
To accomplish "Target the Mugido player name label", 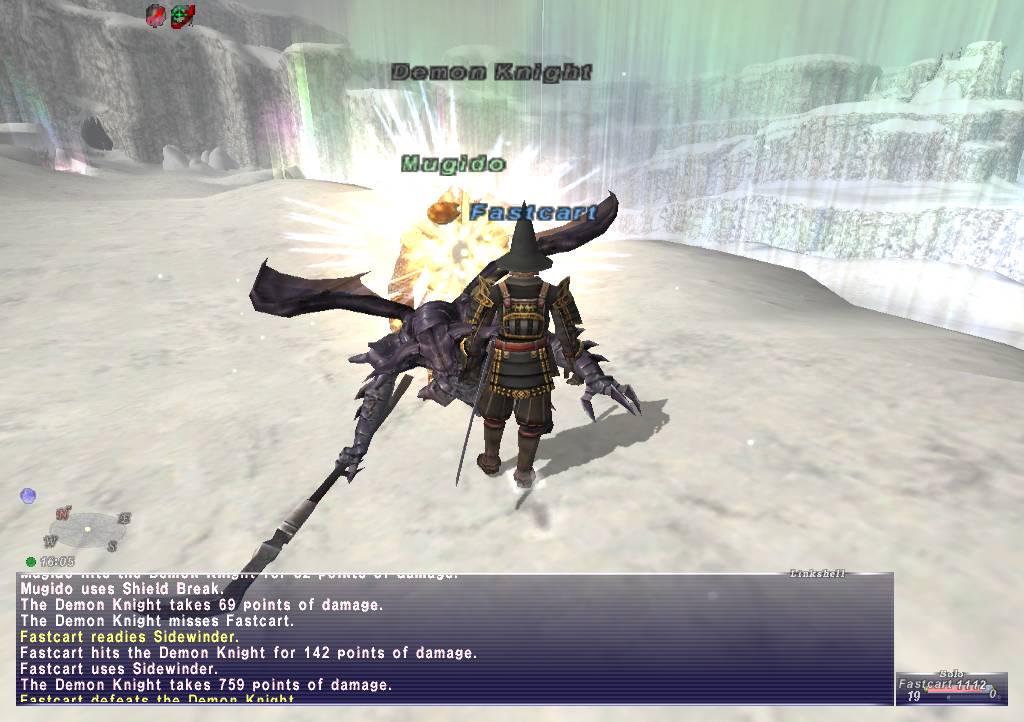I will [453, 163].
